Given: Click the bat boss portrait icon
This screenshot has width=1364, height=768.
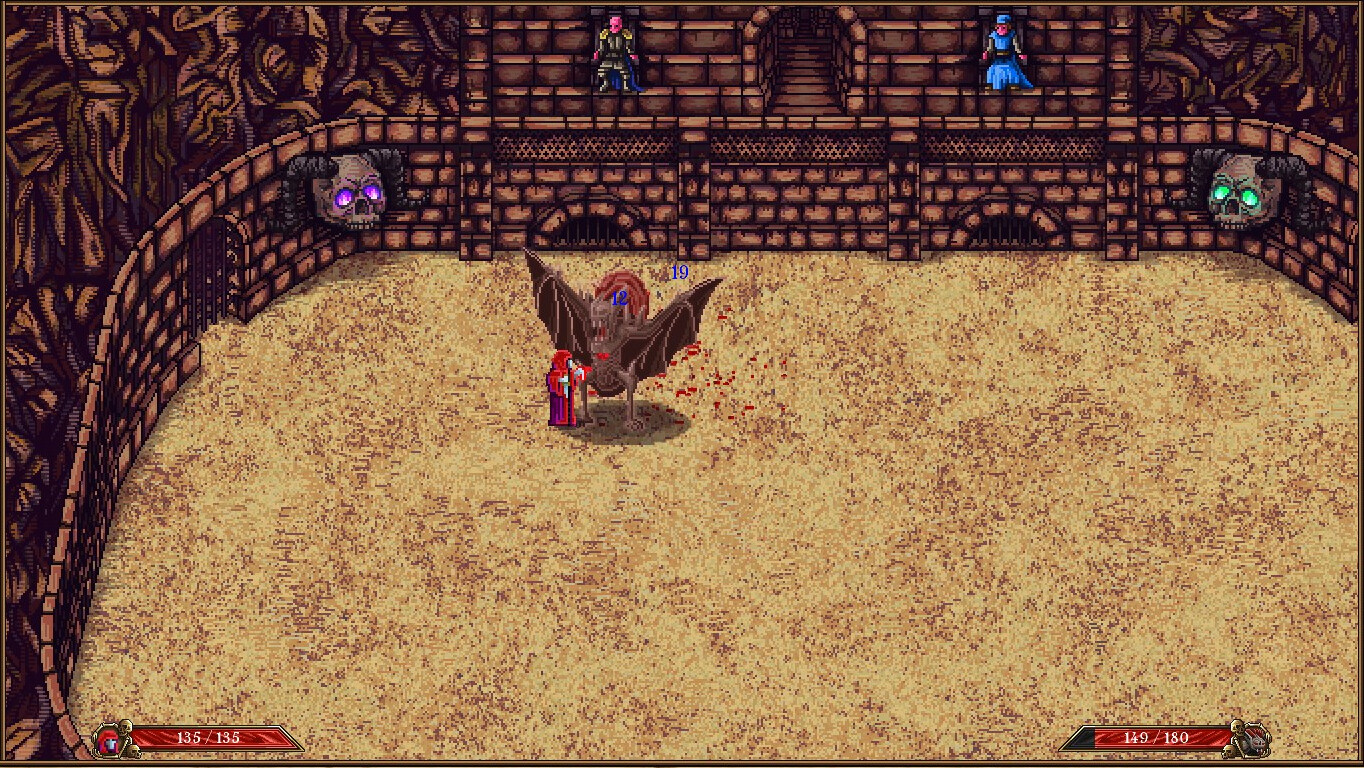Looking at the screenshot, I should pyautogui.click(x=1255, y=741).
